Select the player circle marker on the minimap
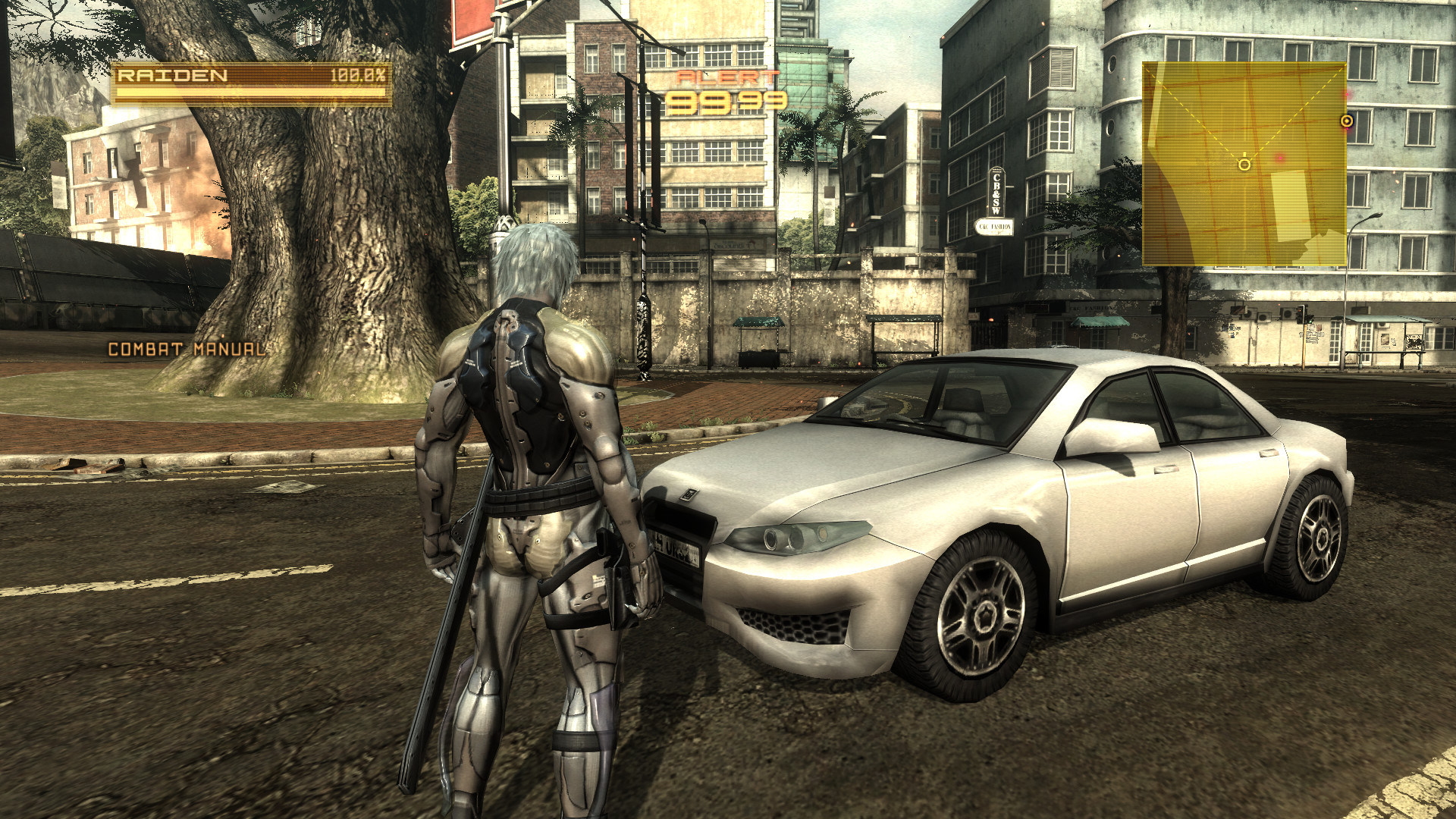 tap(1244, 164)
